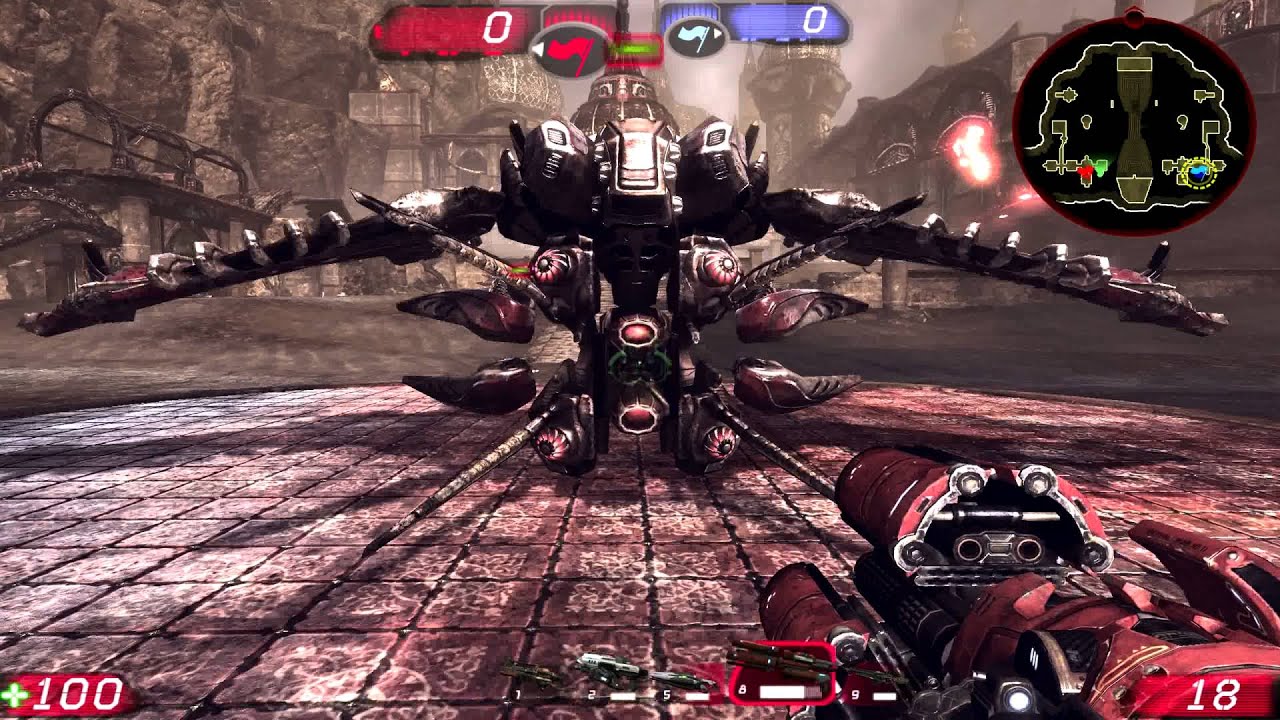Select weapon slot 1 in the weapon bar

530,677
